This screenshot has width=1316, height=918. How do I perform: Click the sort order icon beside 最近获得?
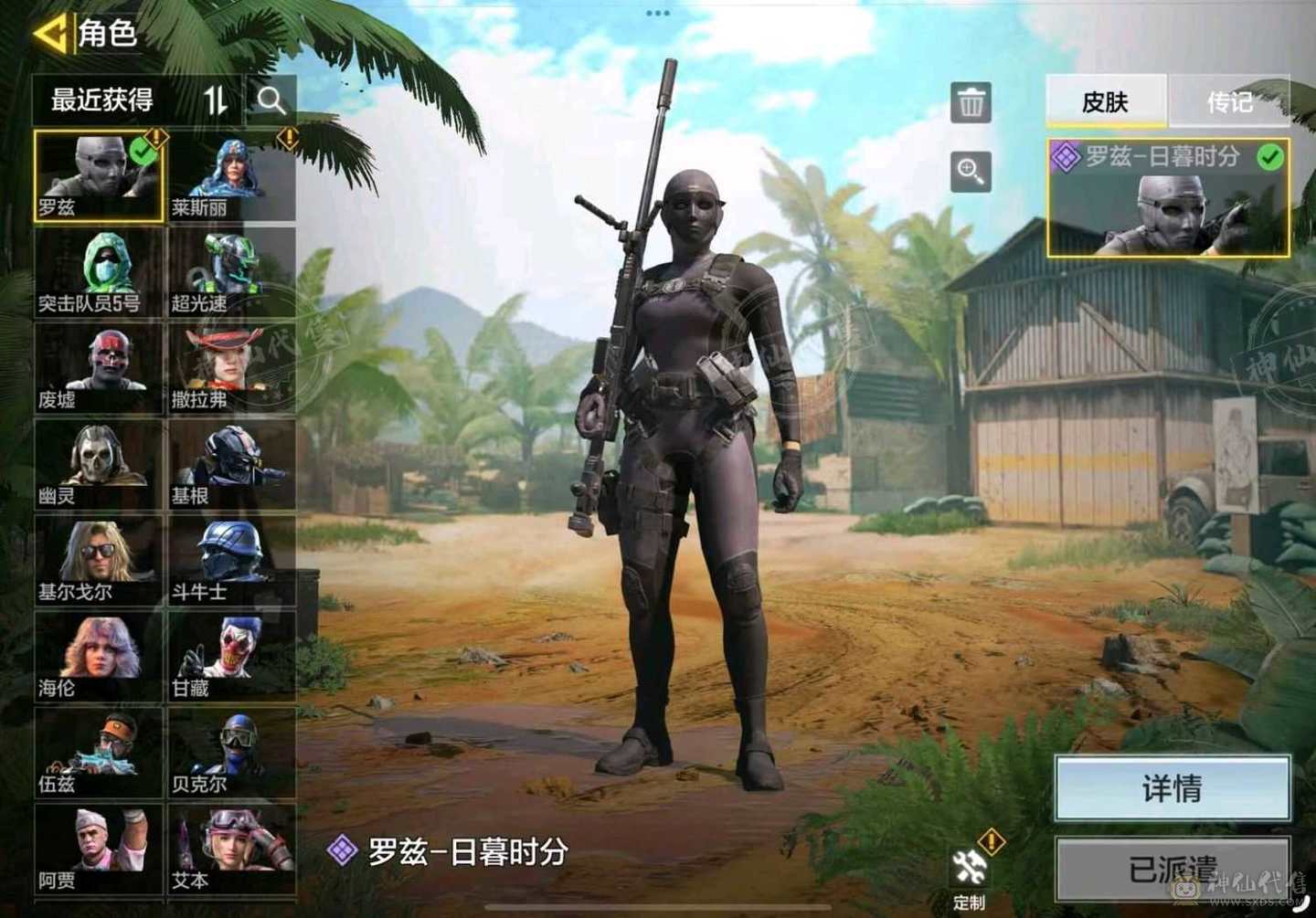(x=217, y=100)
